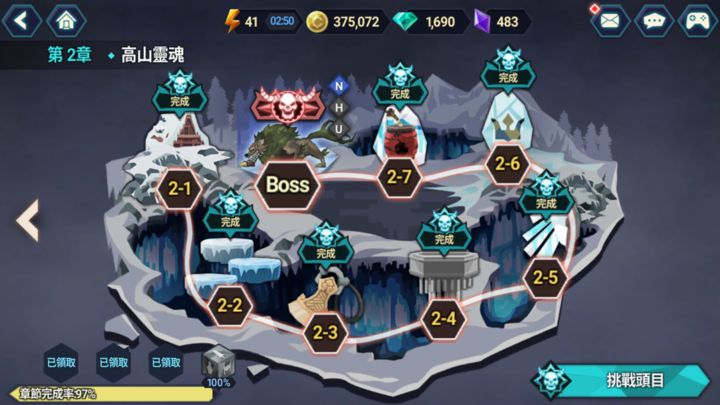Select stage 2-1

click(180, 187)
